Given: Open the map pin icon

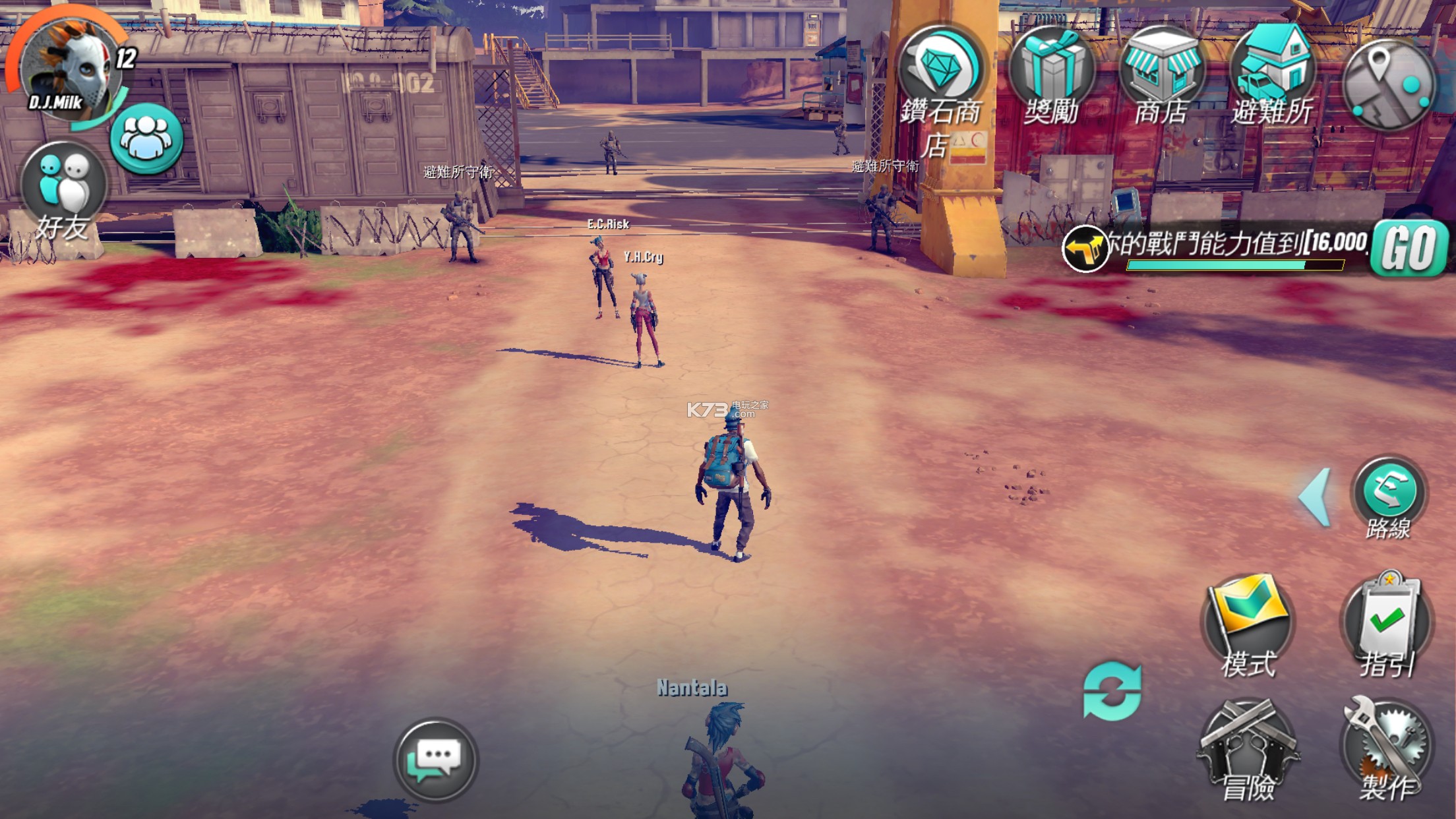Looking at the screenshot, I should tap(1390, 82).
